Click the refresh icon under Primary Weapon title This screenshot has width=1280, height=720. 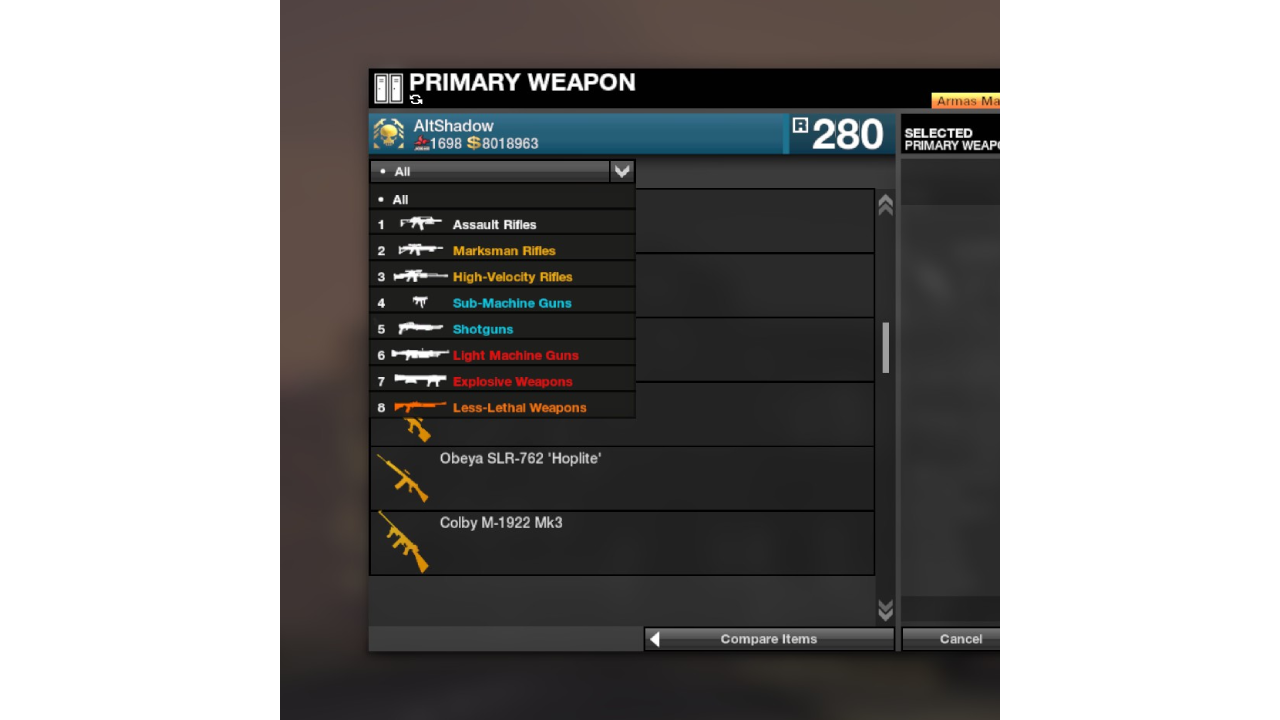(x=416, y=100)
